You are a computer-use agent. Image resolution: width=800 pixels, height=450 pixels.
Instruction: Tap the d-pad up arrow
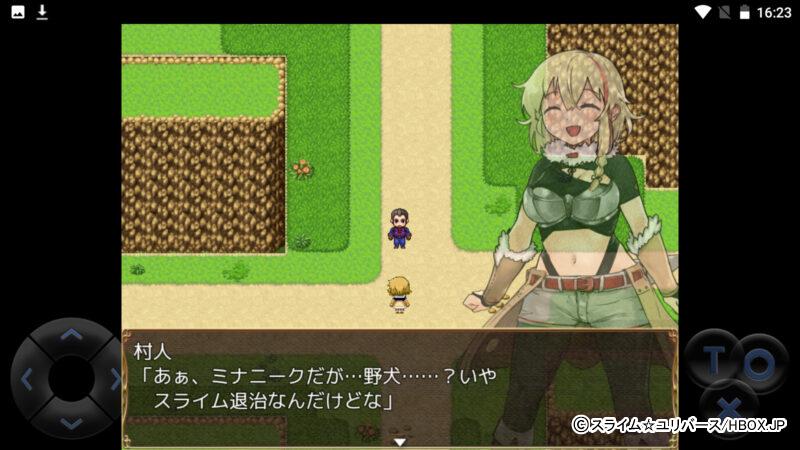click(69, 337)
